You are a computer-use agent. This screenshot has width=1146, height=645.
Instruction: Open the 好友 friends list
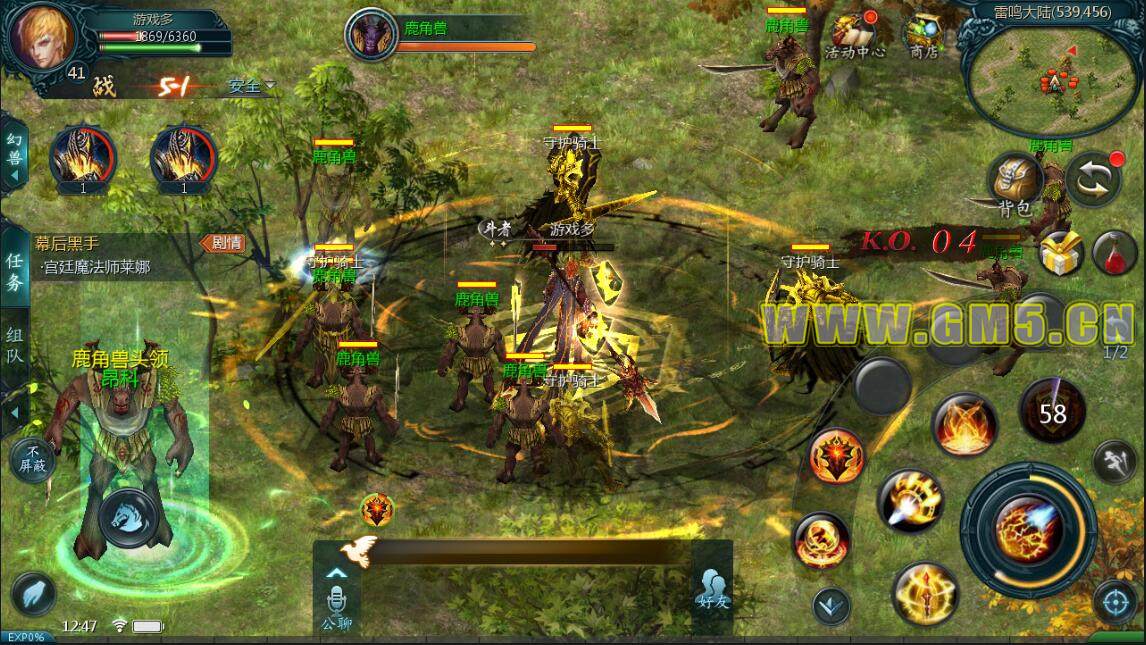[x=711, y=589]
